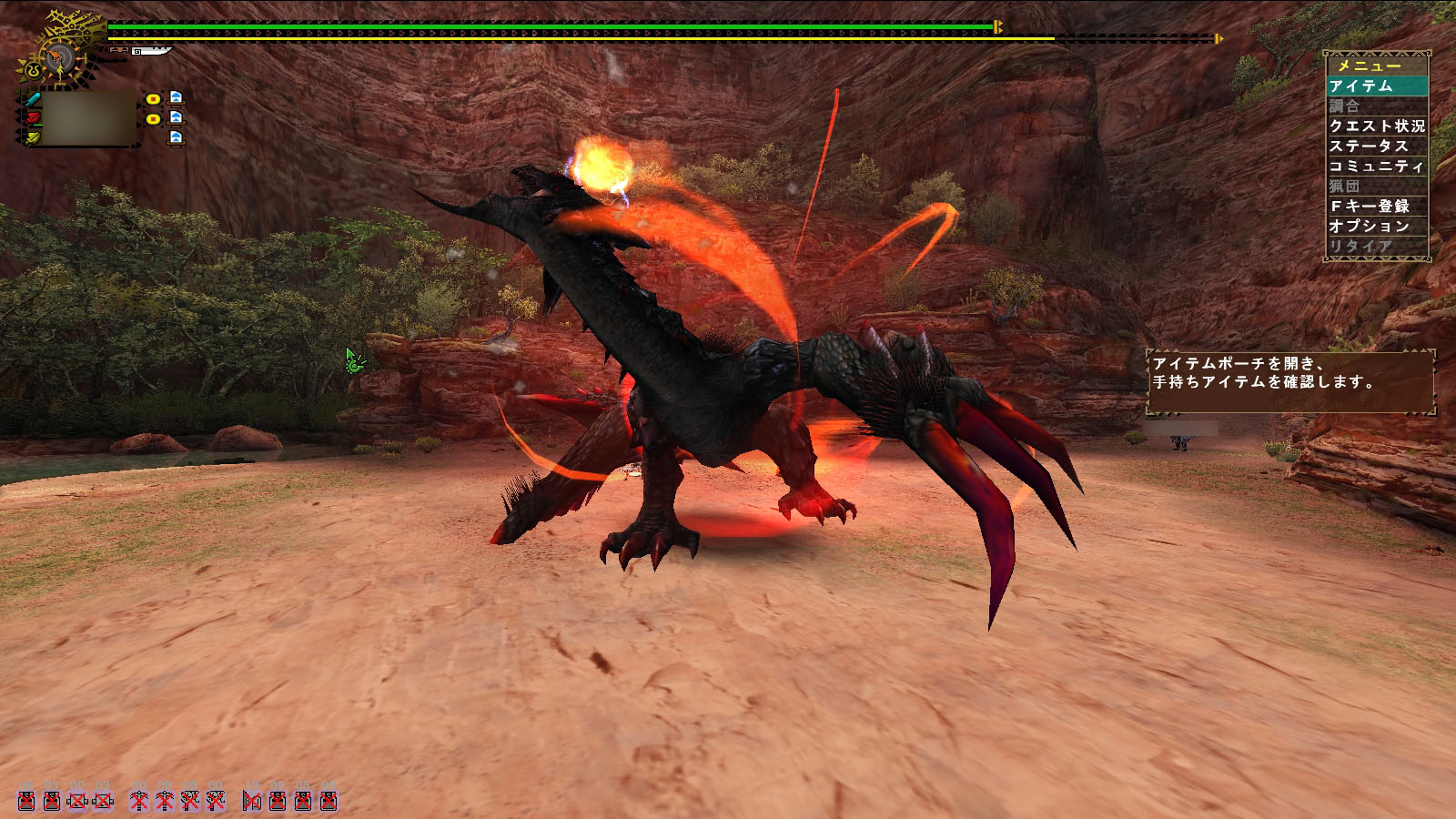Select the 猟団 hunting guild entry
This screenshot has height=819, width=1456.
[x=1376, y=186]
